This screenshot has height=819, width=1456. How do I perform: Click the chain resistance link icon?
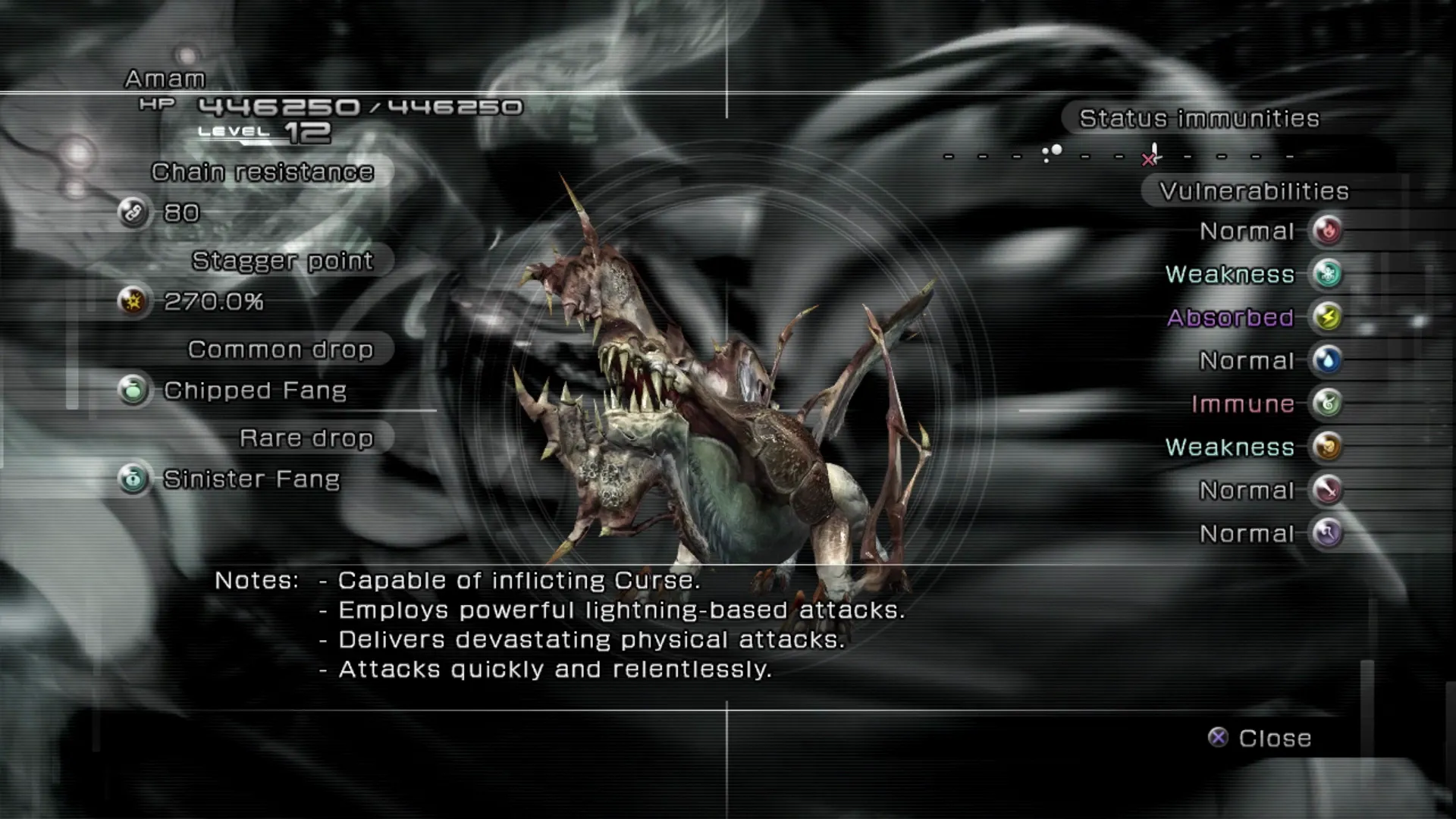pyautogui.click(x=133, y=212)
